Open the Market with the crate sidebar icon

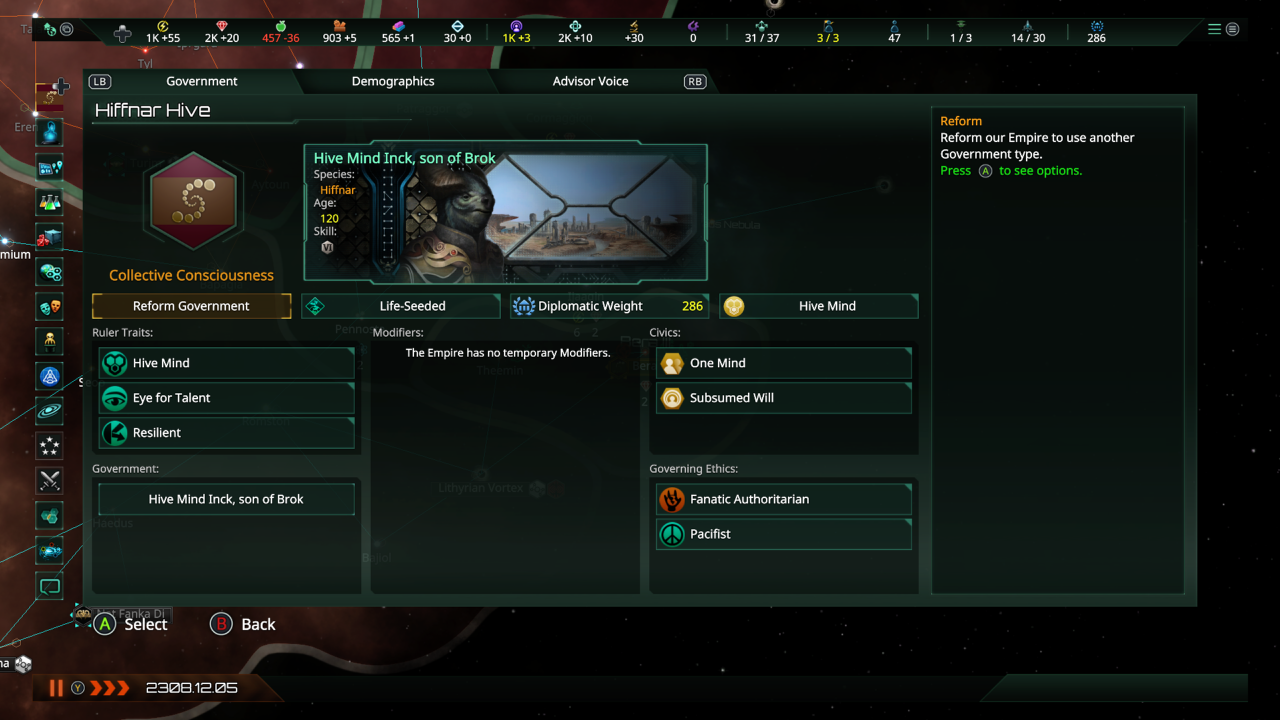(x=49, y=237)
